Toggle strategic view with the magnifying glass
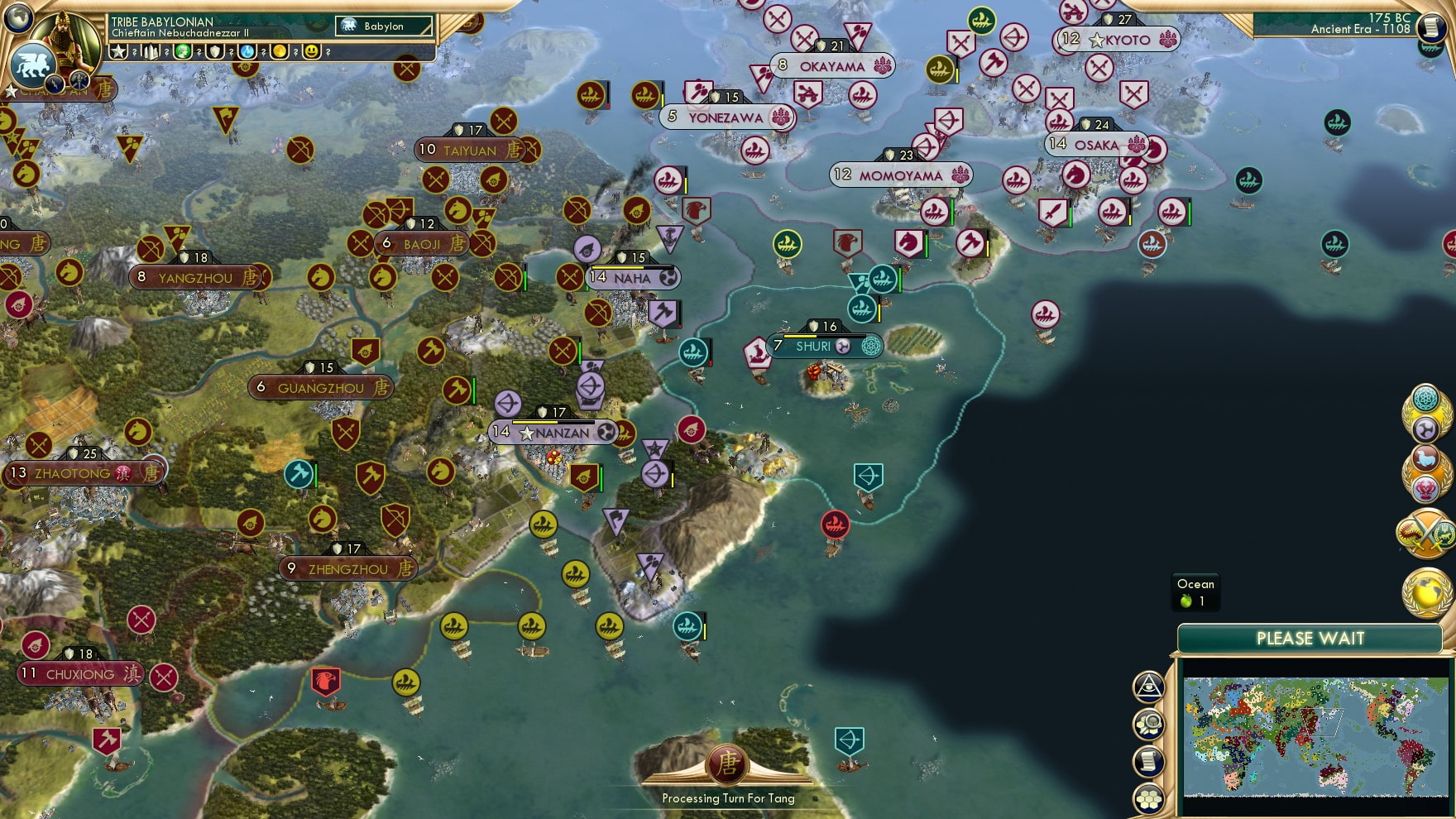Viewport: 1456px width, 819px height. 1148,725
